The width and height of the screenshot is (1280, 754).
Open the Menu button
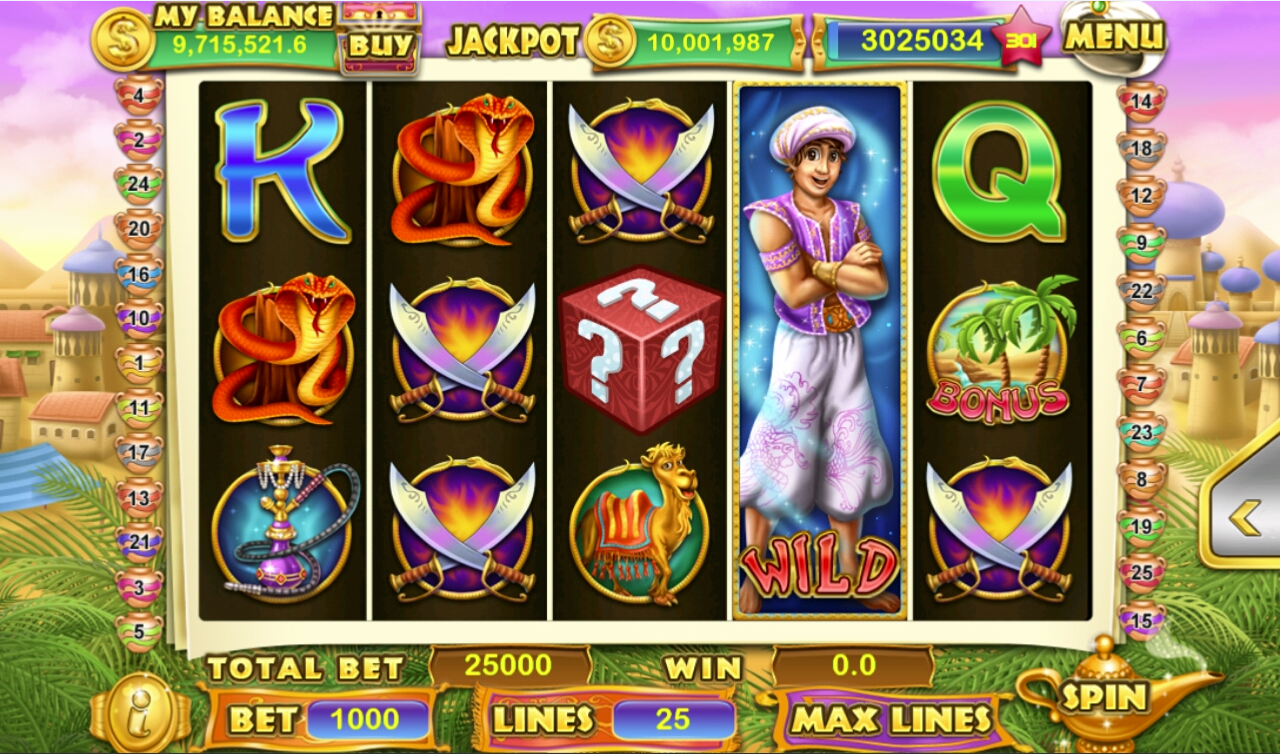coord(1114,38)
